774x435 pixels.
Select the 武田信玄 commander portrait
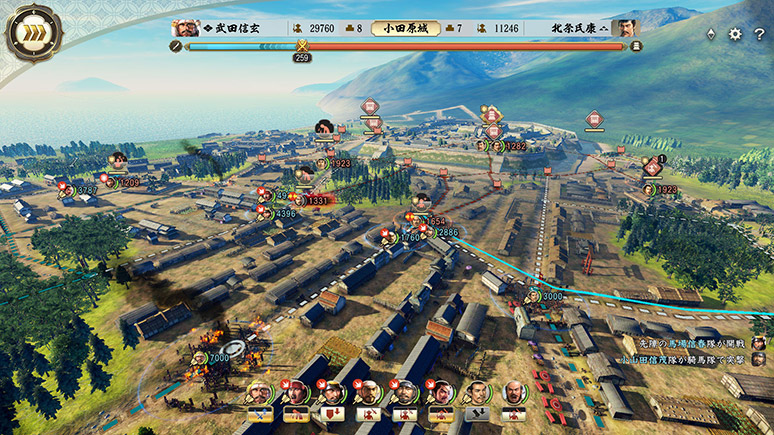(x=184, y=28)
